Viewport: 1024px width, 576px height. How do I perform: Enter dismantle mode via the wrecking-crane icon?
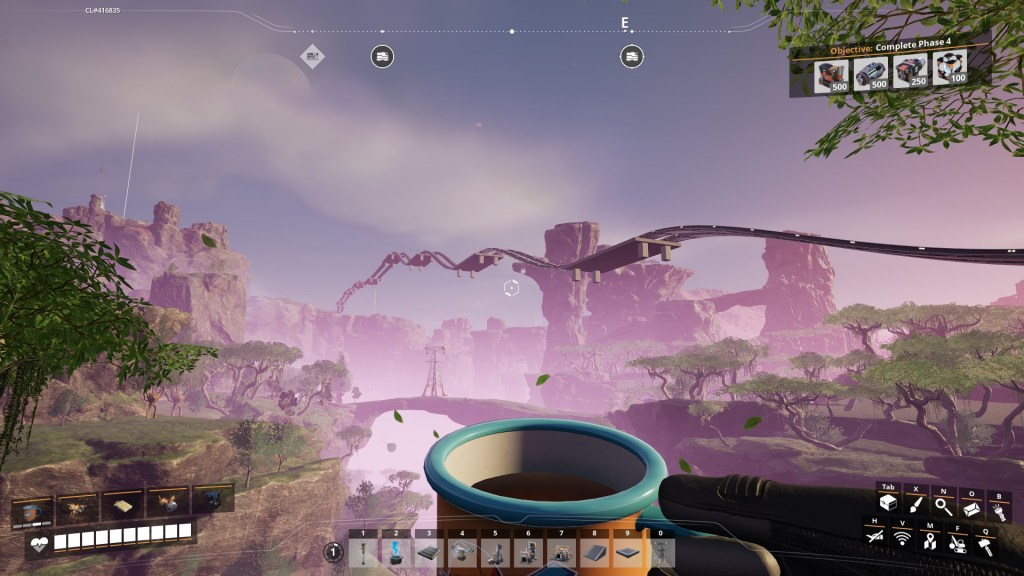tap(957, 541)
